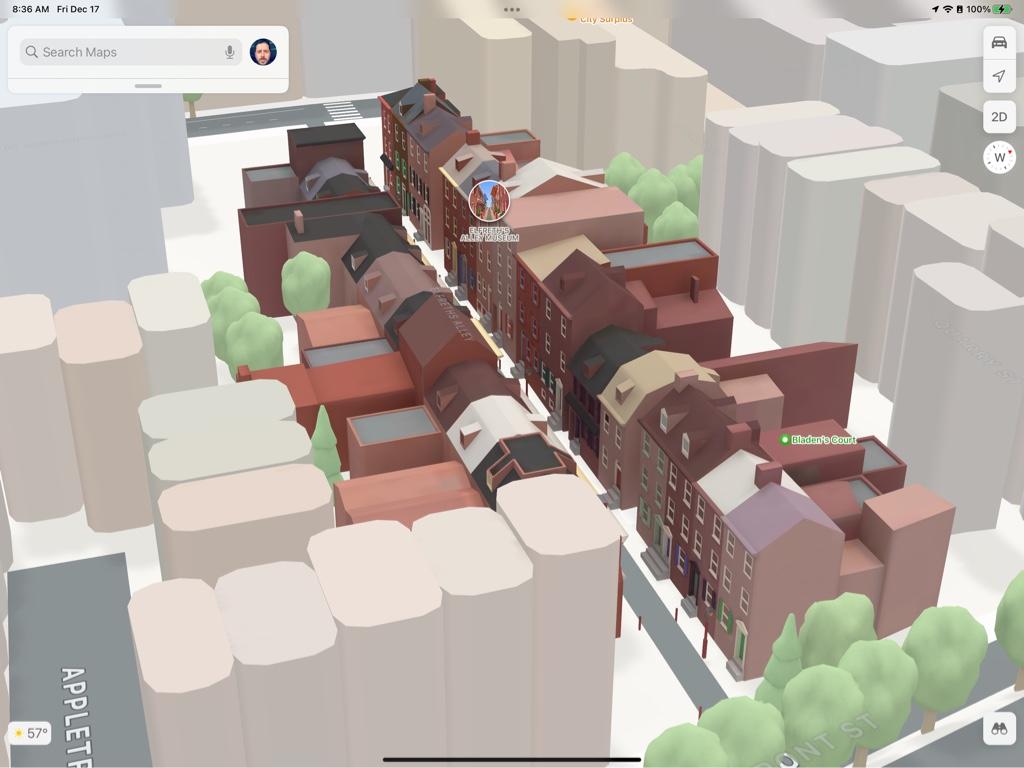The image size is (1024, 768).
Task: Tap the compass showing W
Action: (998, 157)
